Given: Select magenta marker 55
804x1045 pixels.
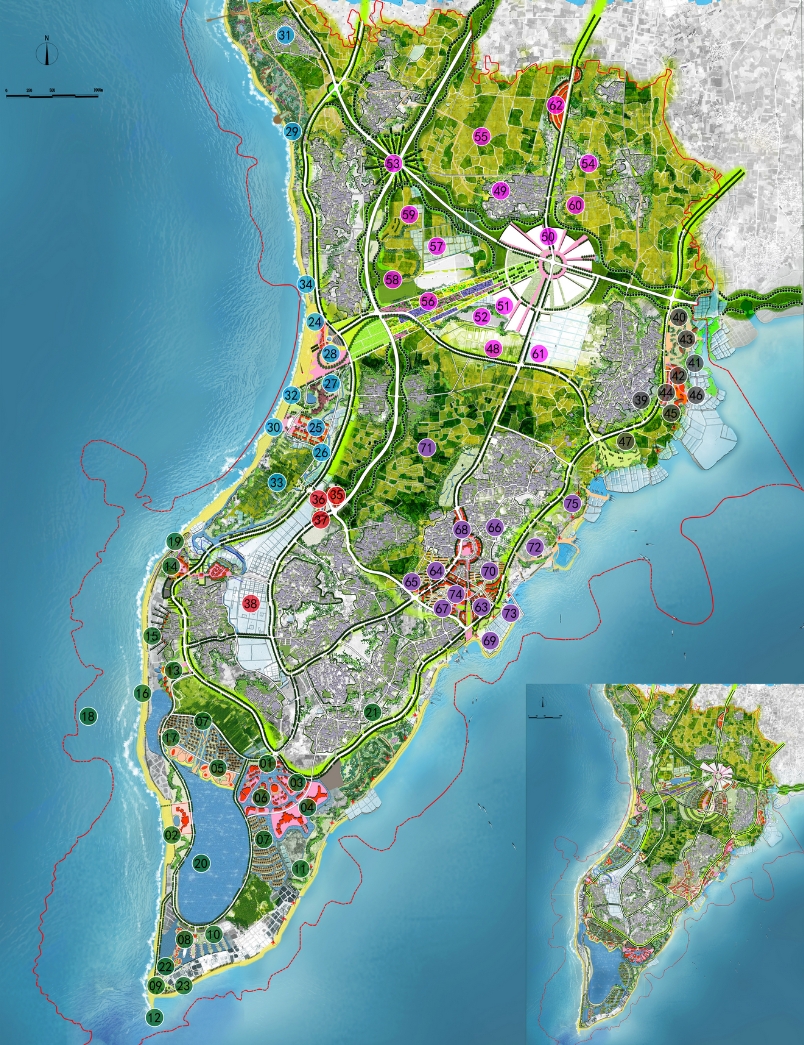Looking at the screenshot, I should click(x=481, y=136).
